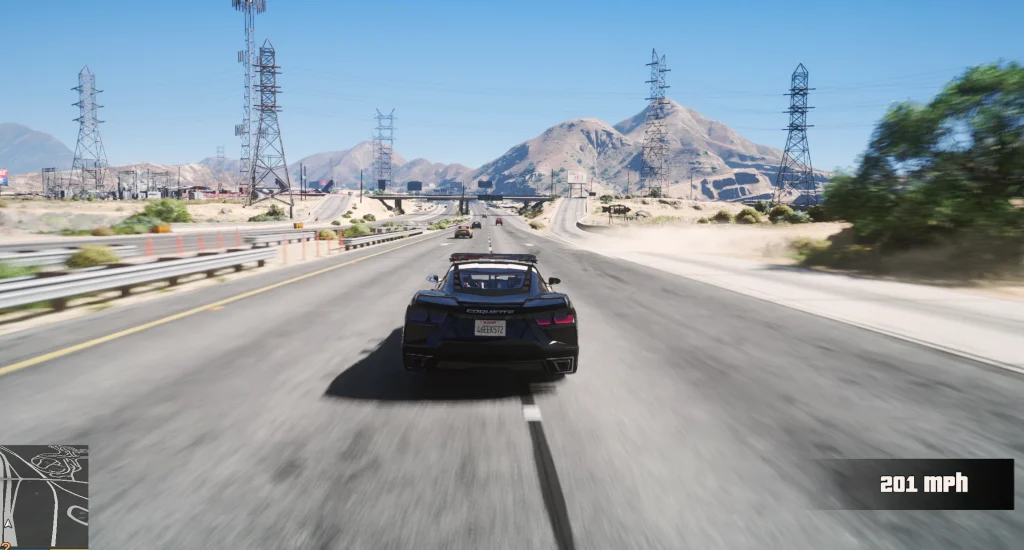Image resolution: width=1024 pixels, height=550 pixels.
Task: Click the minimap in the corner
Action: click(44, 497)
